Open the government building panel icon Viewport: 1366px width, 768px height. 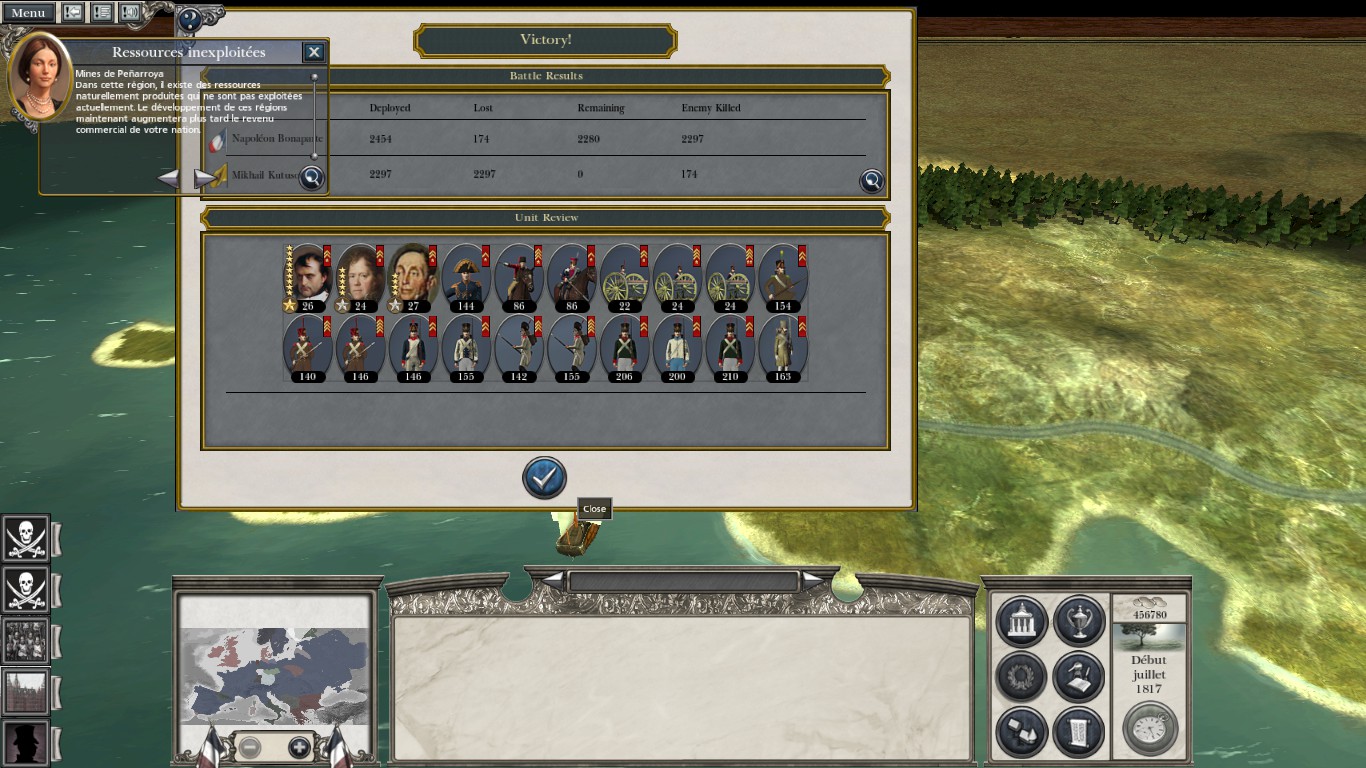tap(1022, 621)
